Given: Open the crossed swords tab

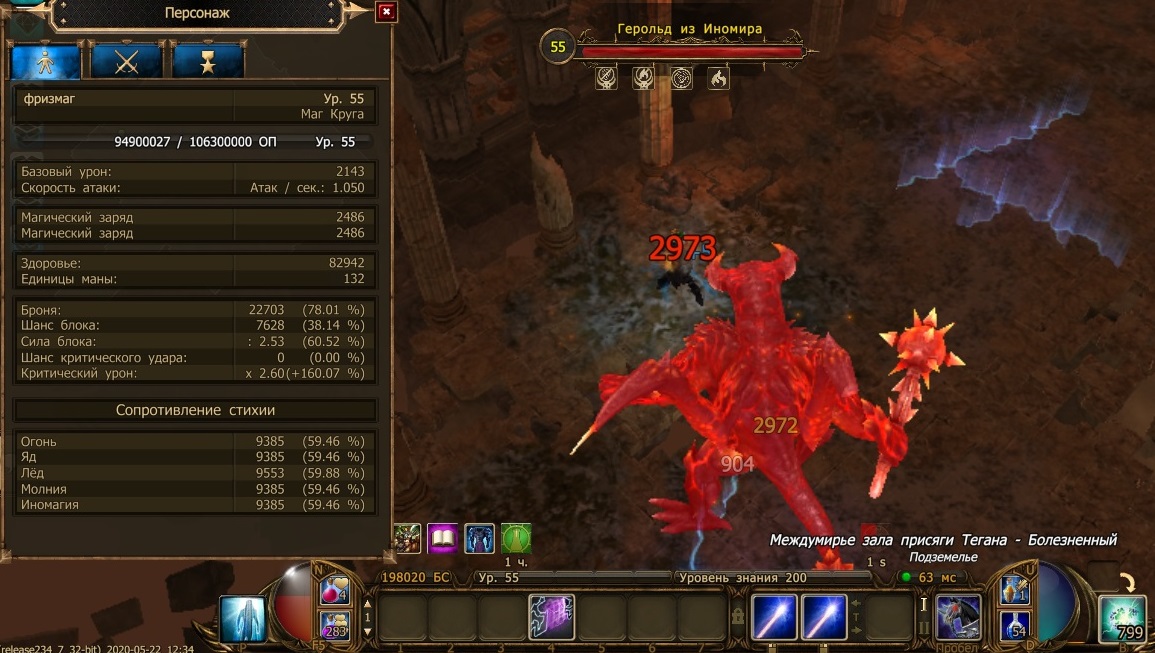Looking at the screenshot, I should [127, 61].
